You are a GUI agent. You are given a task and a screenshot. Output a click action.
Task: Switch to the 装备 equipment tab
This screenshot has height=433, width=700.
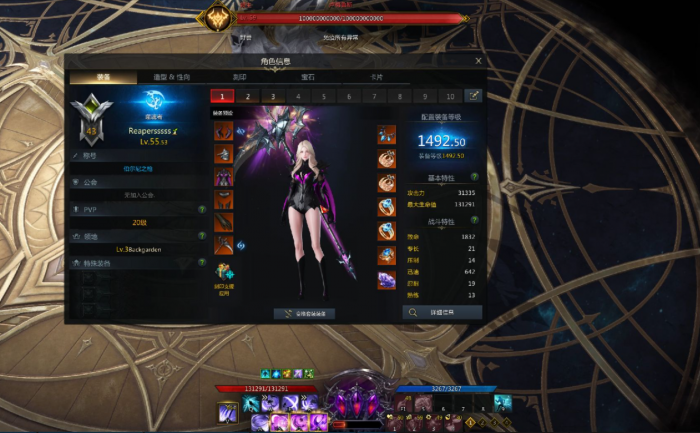[103, 77]
